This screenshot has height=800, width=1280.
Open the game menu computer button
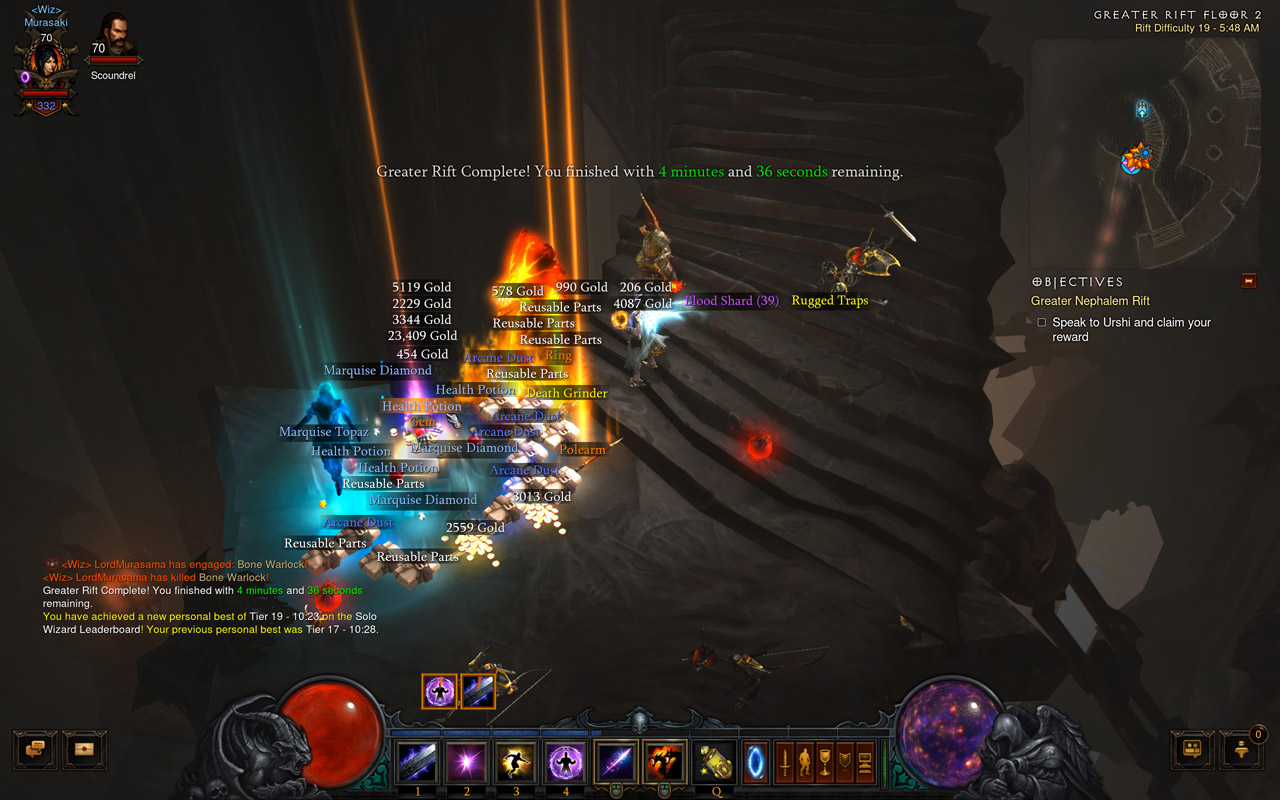[865, 763]
